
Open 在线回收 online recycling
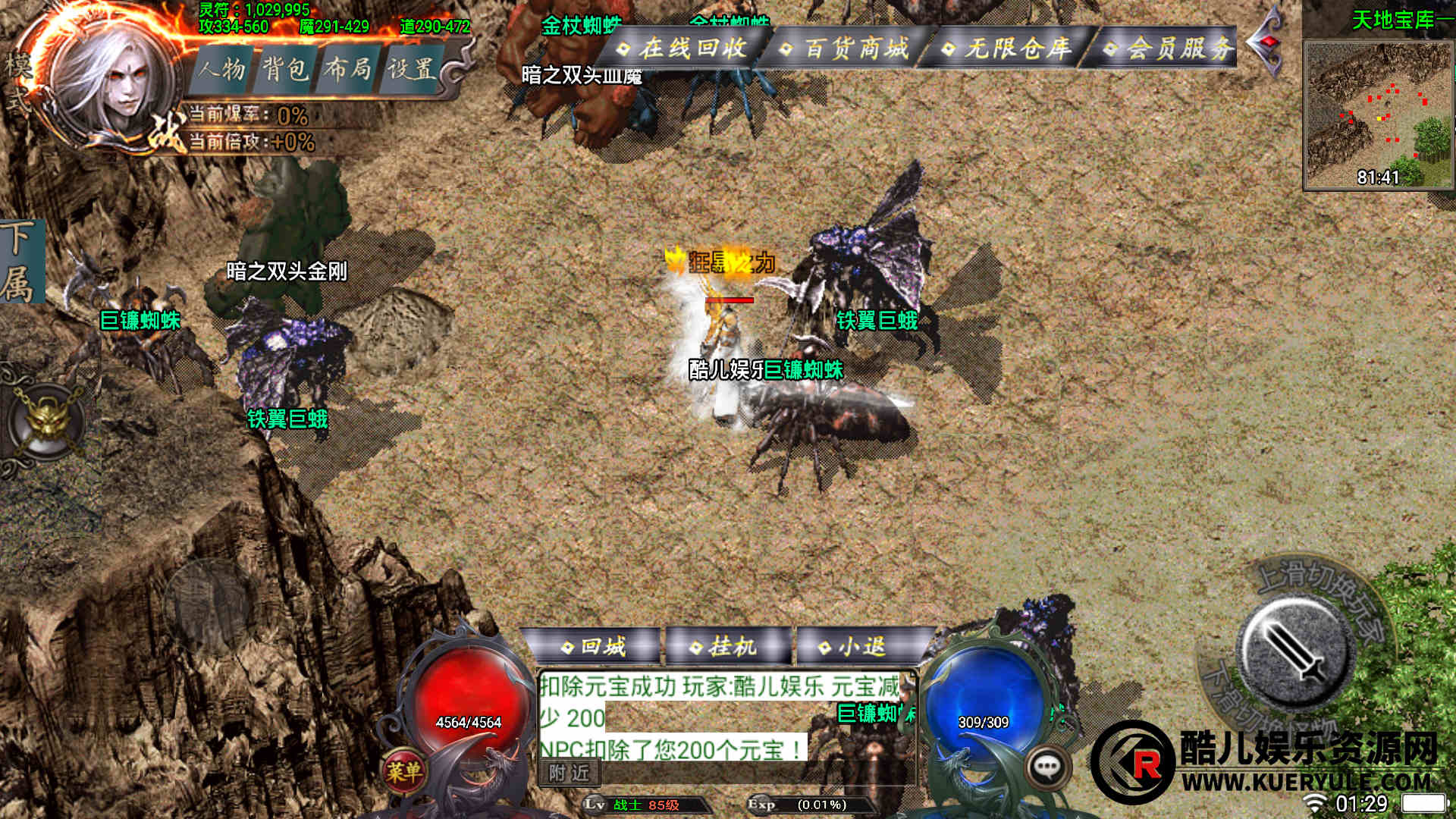click(683, 49)
